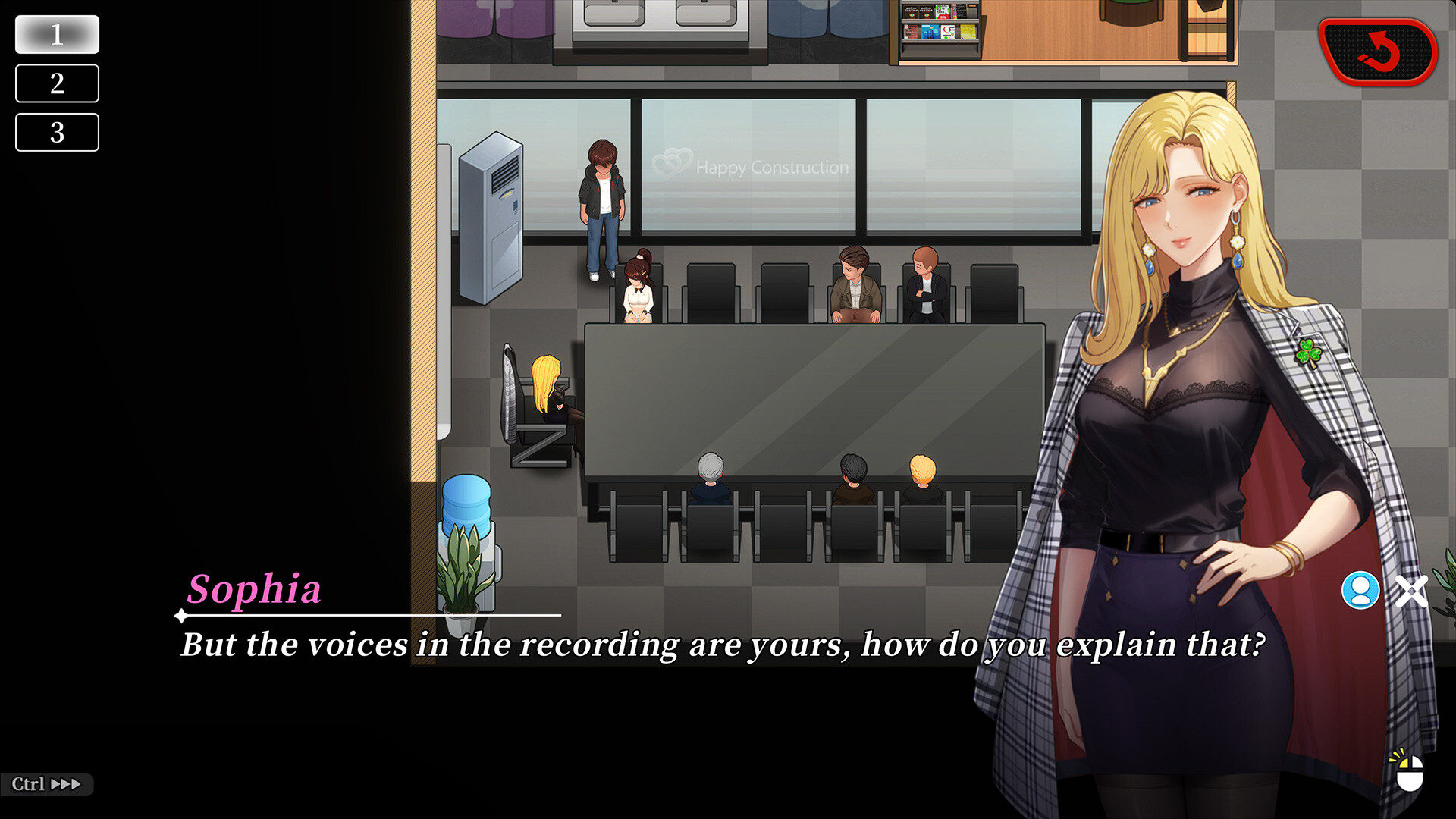The image size is (1456, 819).
Task: Select page 1 button
Action: 57,35
